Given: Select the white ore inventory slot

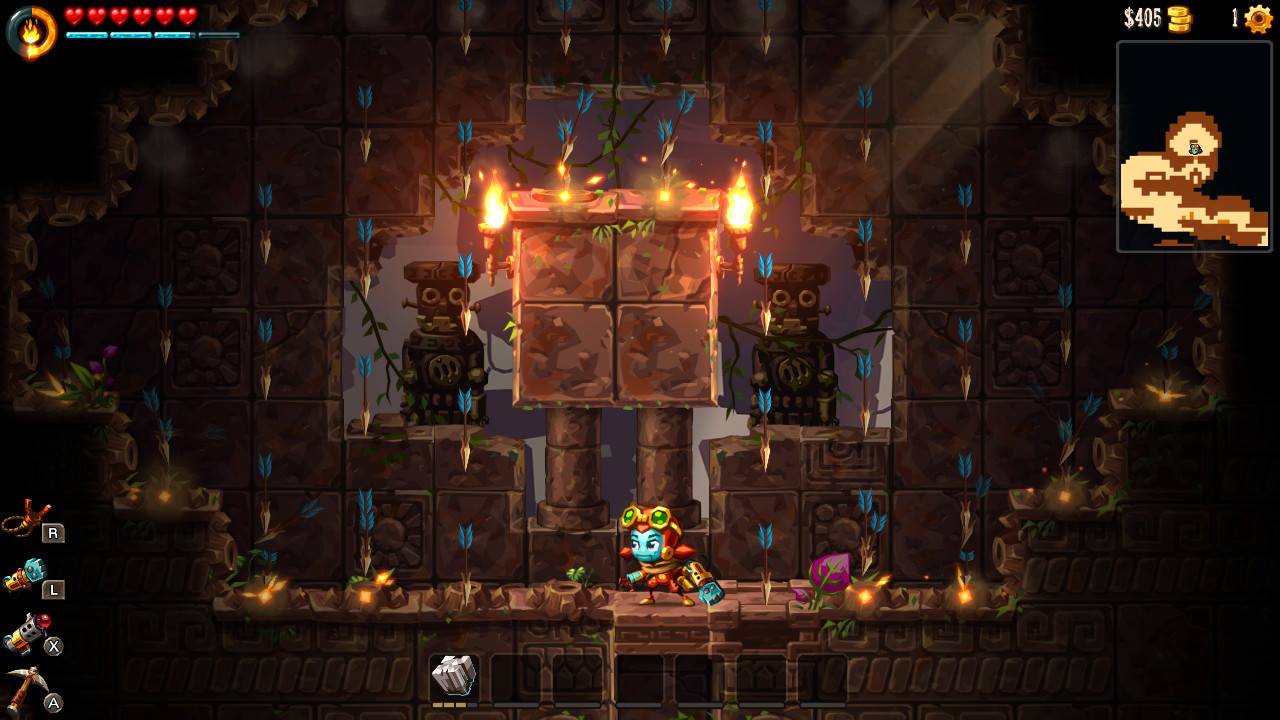Looking at the screenshot, I should pyautogui.click(x=454, y=677).
